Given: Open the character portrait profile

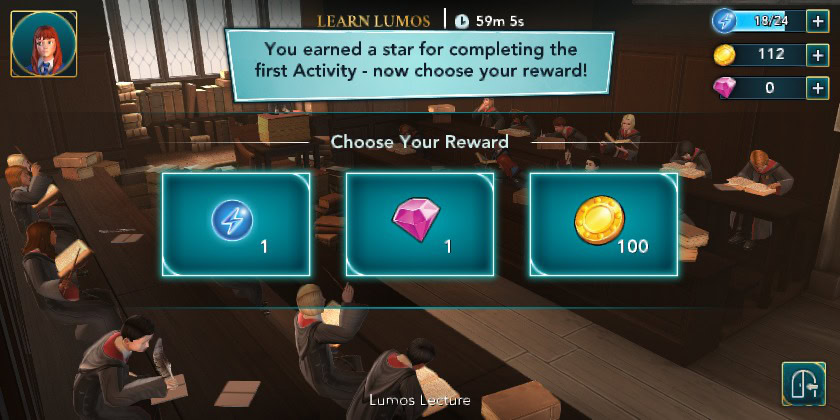Looking at the screenshot, I should [x=44, y=45].
